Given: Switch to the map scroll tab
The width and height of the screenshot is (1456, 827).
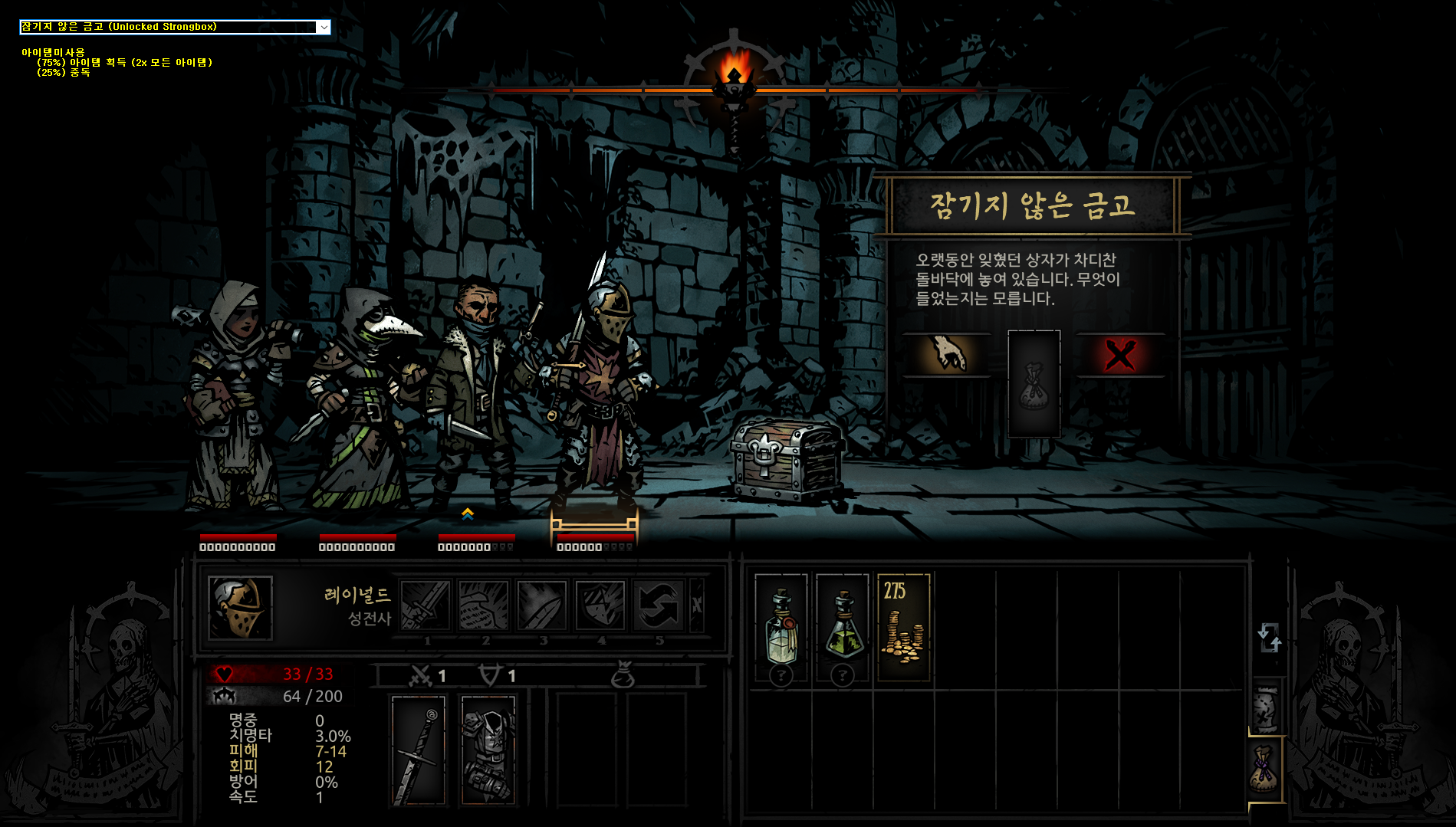Looking at the screenshot, I should tap(1265, 707).
